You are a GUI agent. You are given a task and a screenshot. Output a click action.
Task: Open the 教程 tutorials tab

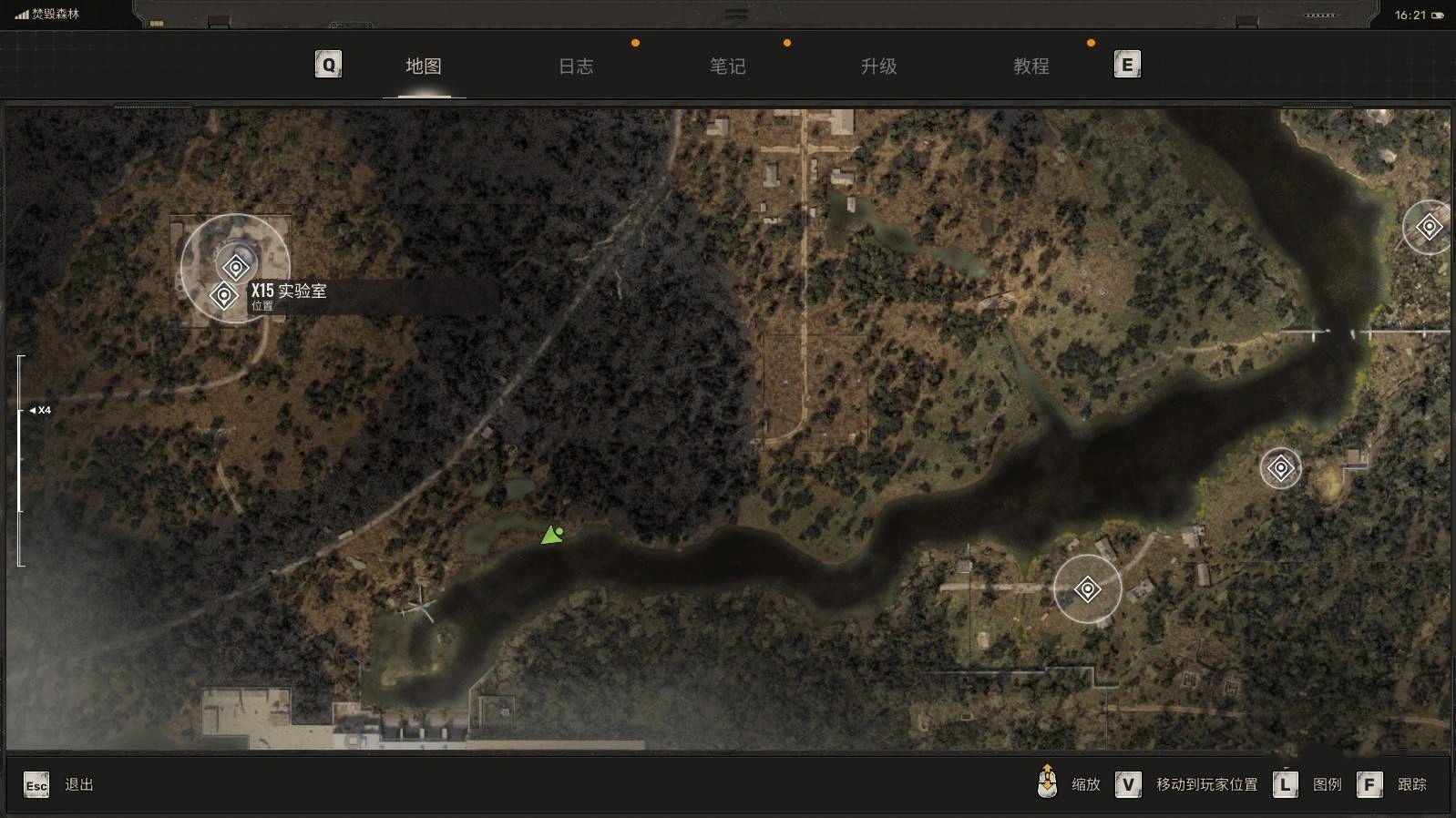[x=1030, y=66]
